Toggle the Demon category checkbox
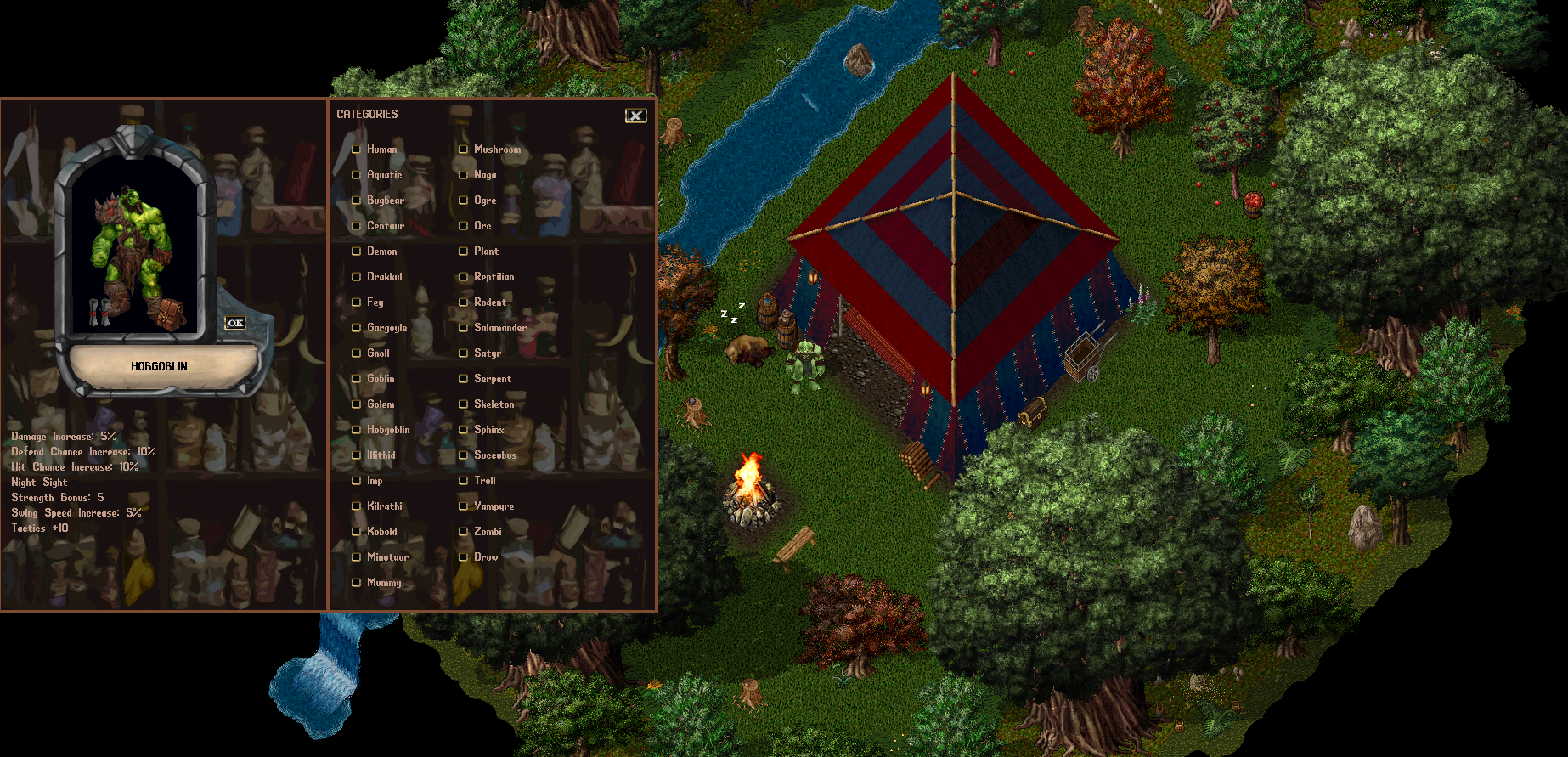 (357, 251)
